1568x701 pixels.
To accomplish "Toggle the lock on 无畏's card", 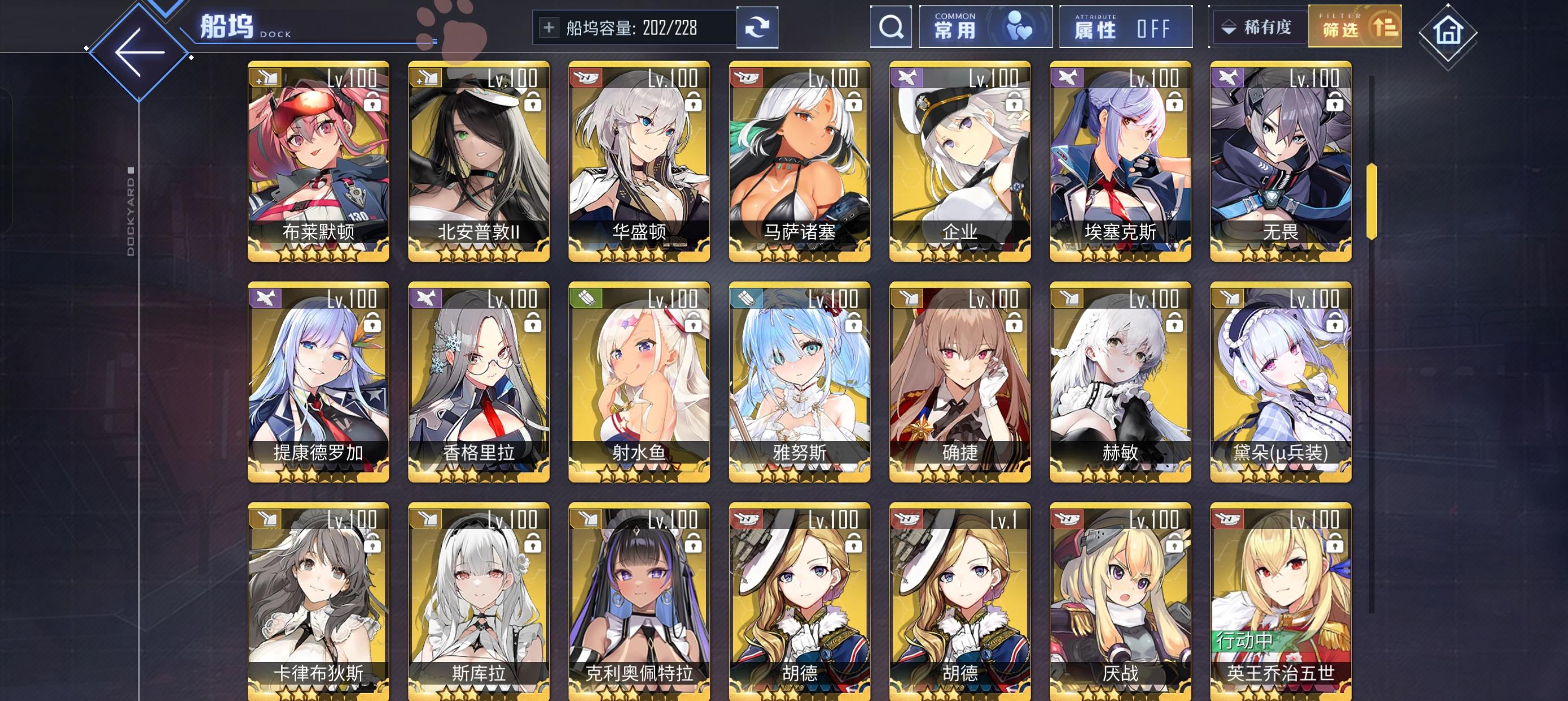I will click(1333, 103).
